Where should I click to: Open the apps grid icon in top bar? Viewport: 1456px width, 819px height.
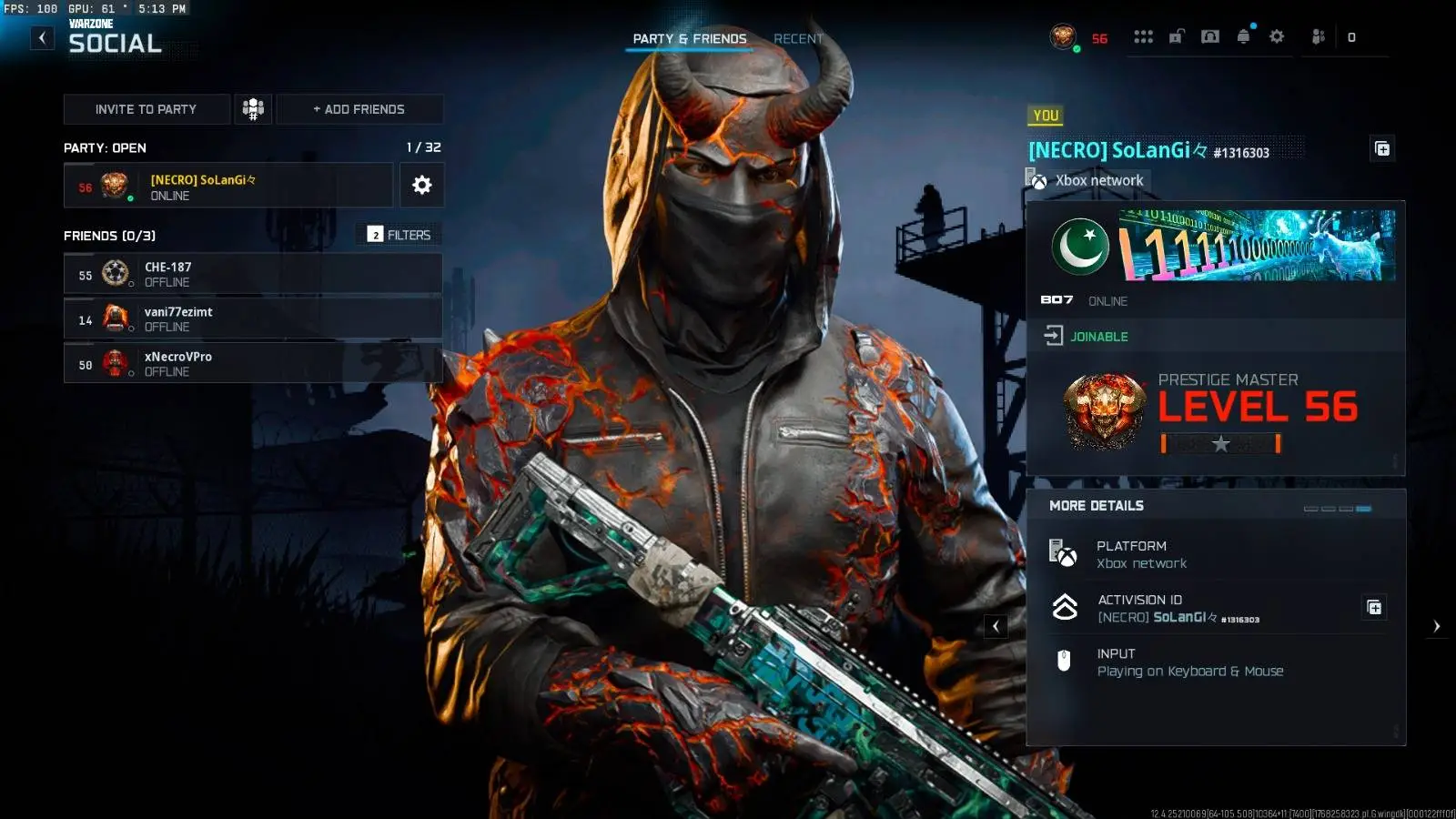(1144, 37)
